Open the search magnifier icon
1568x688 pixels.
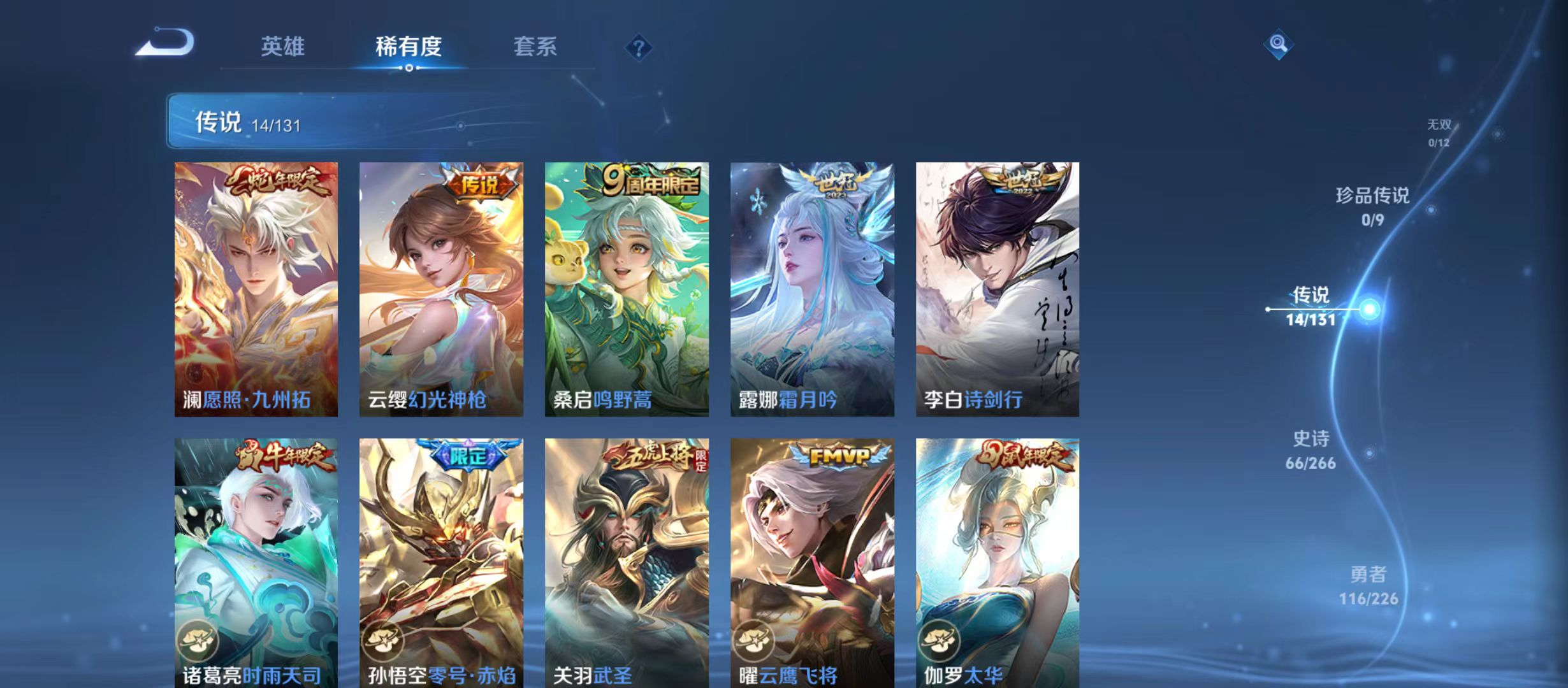coord(1279,45)
